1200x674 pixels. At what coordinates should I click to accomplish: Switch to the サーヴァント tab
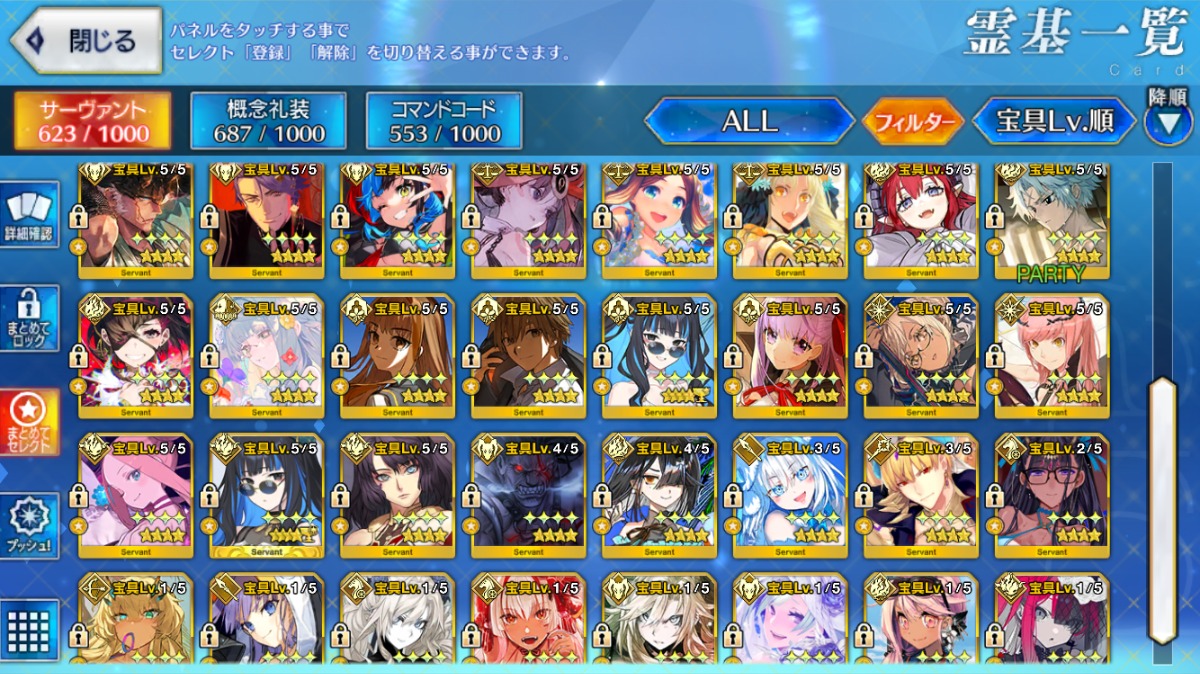(92, 121)
